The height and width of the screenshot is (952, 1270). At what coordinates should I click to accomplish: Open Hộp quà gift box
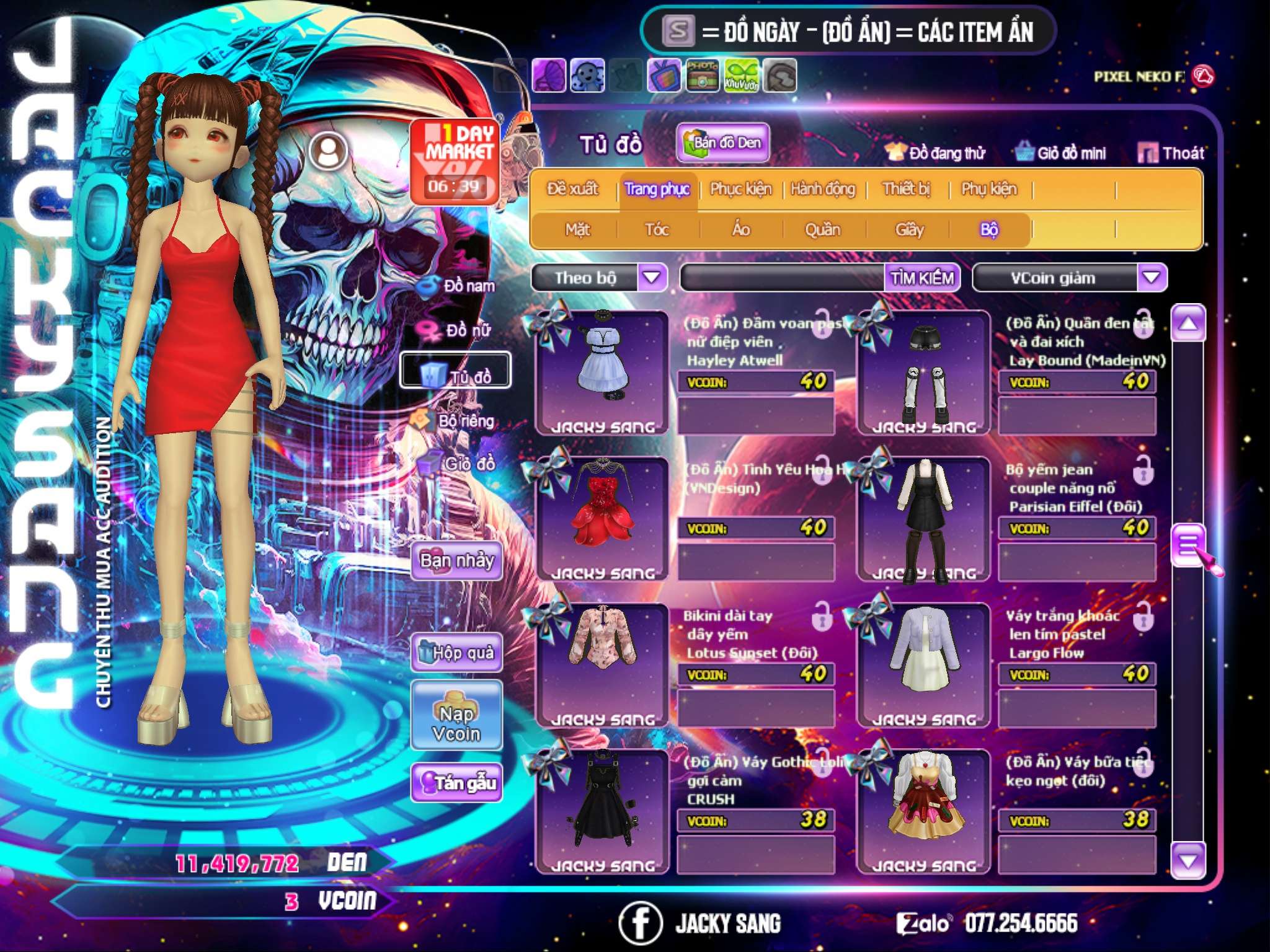pyautogui.click(x=457, y=652)
